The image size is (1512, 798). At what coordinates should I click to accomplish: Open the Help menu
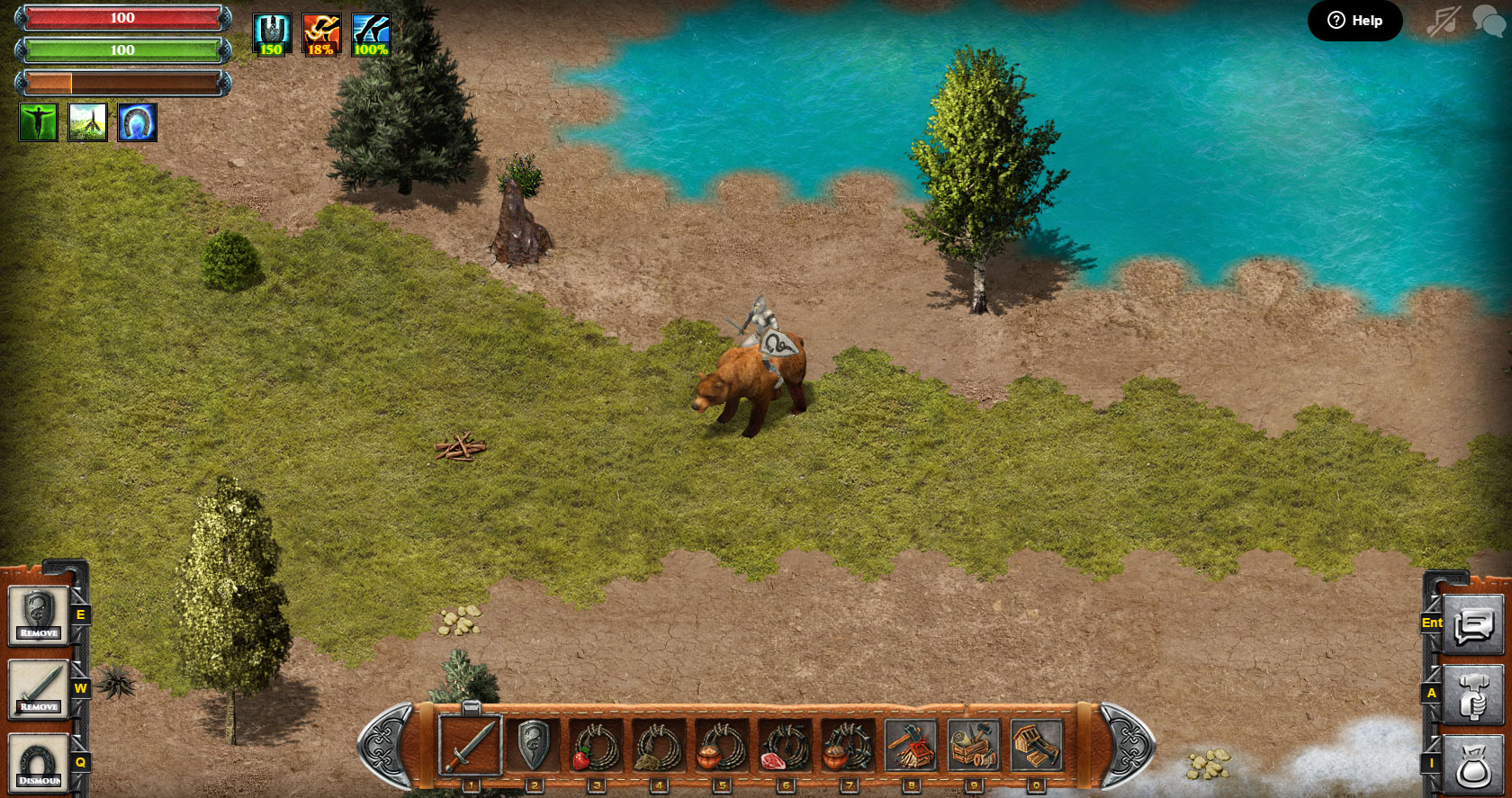click(1354, 21)
